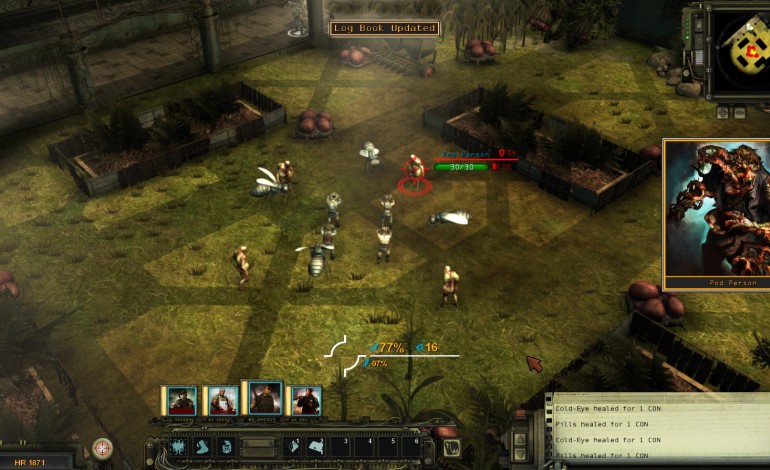Select hotbar slot number 2 item
Image resolution: width=770 pixels, height=470 pixels.
click(x=317, y=447)
